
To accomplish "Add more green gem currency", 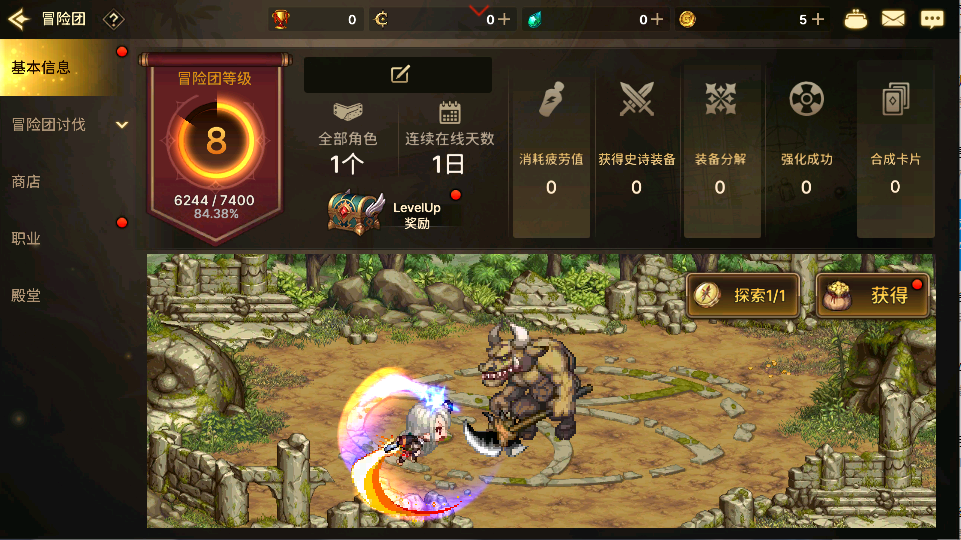I will point(657,19).
